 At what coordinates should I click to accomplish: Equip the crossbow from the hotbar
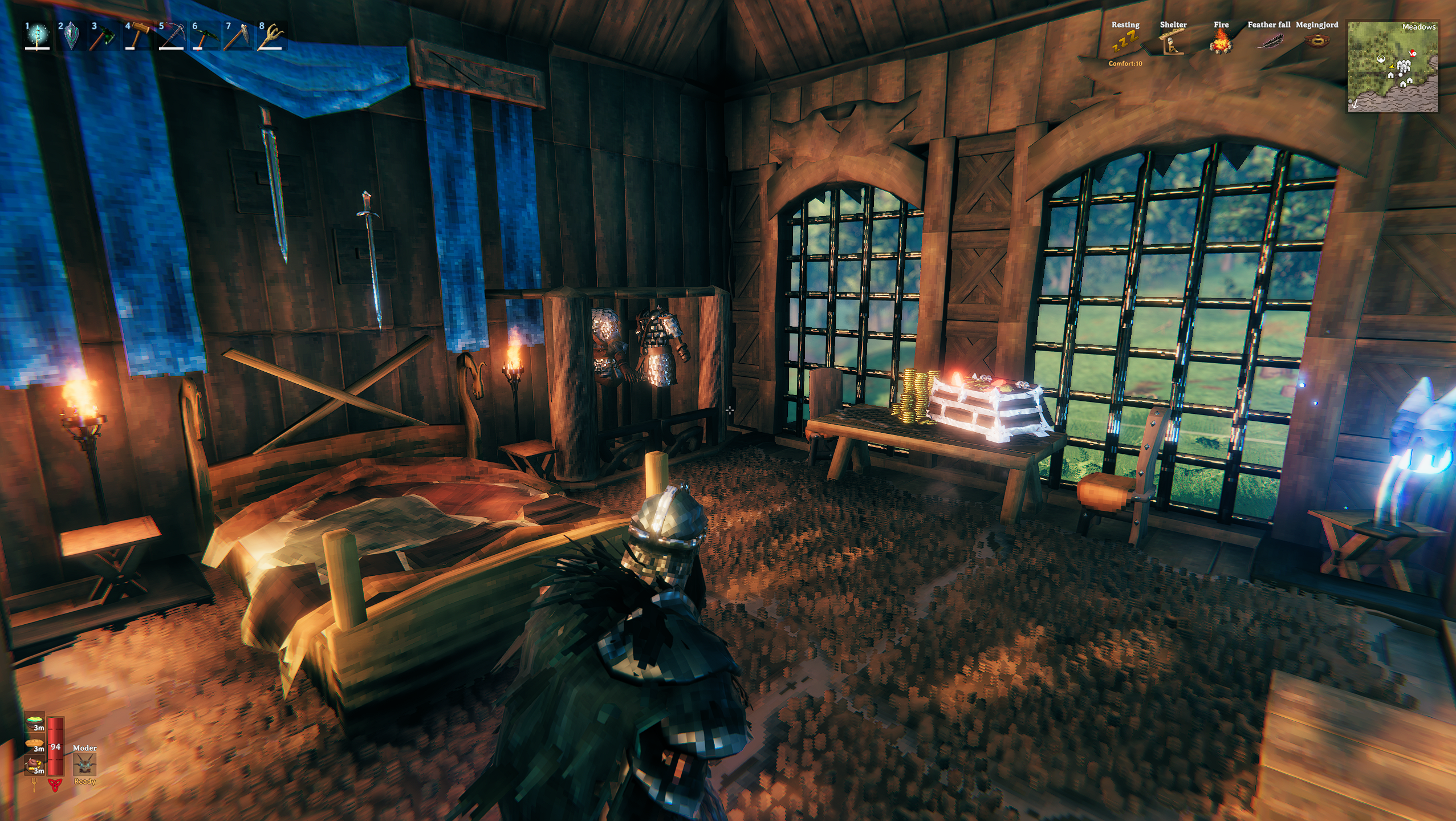[171, 36]
